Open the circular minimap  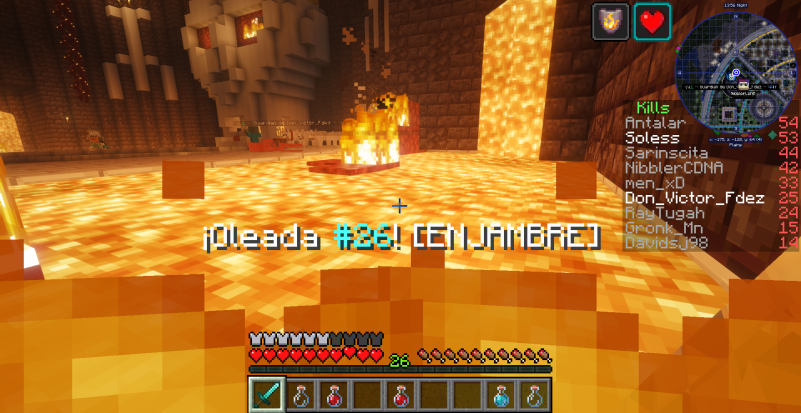pos(736,69)
